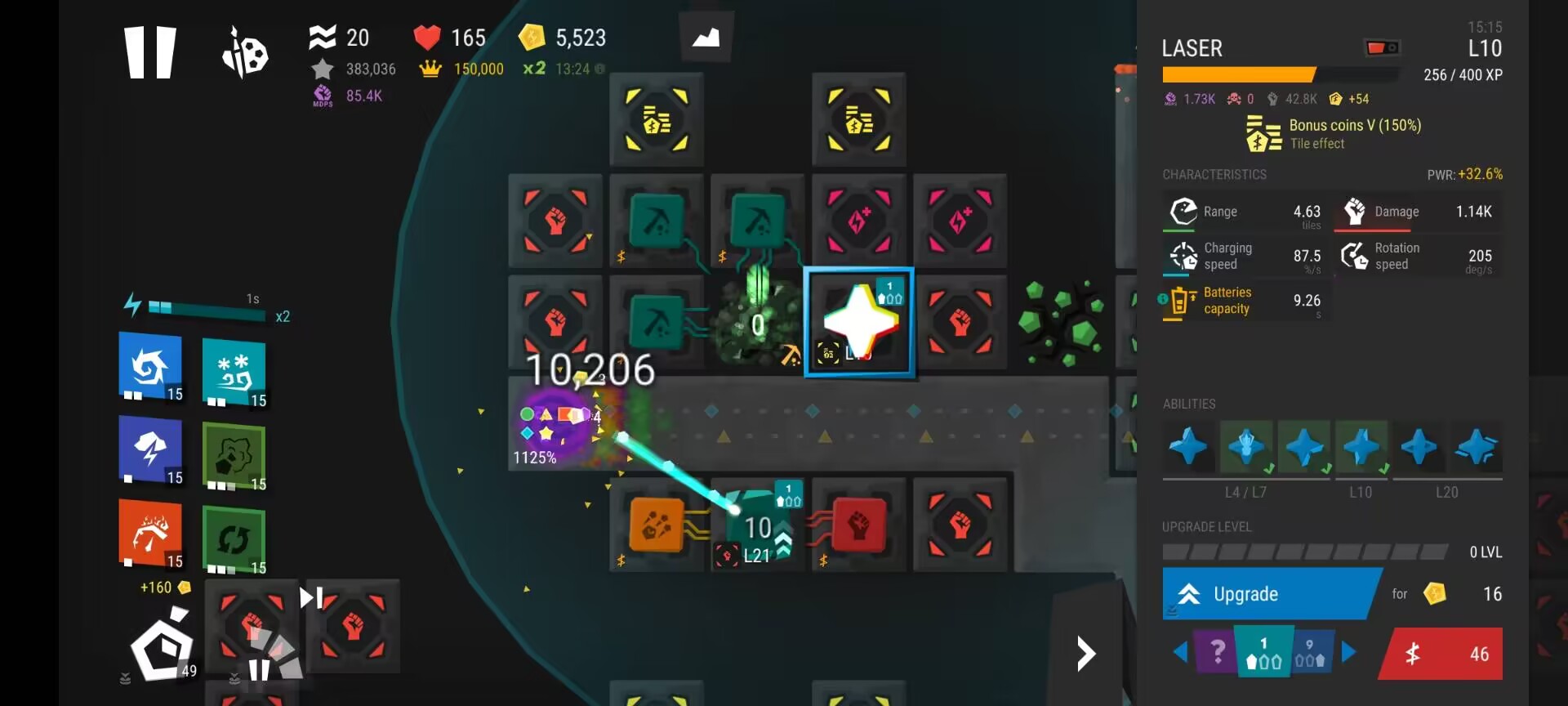Switch to the next aim strategy arrow
This screenshot has width=1568, height=706.
1348,652
